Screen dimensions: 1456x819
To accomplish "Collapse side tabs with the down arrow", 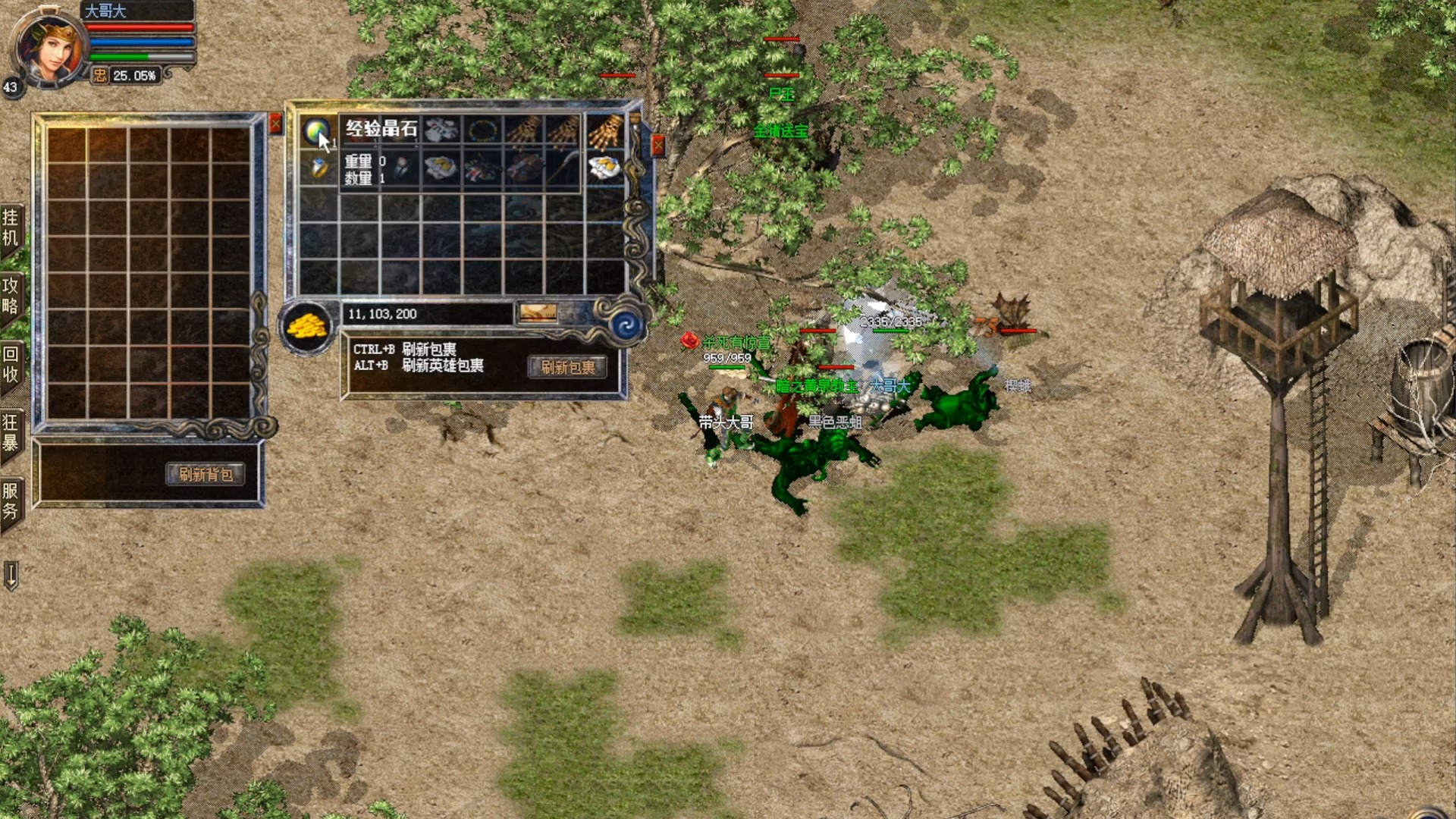I will tap(11, 575).
